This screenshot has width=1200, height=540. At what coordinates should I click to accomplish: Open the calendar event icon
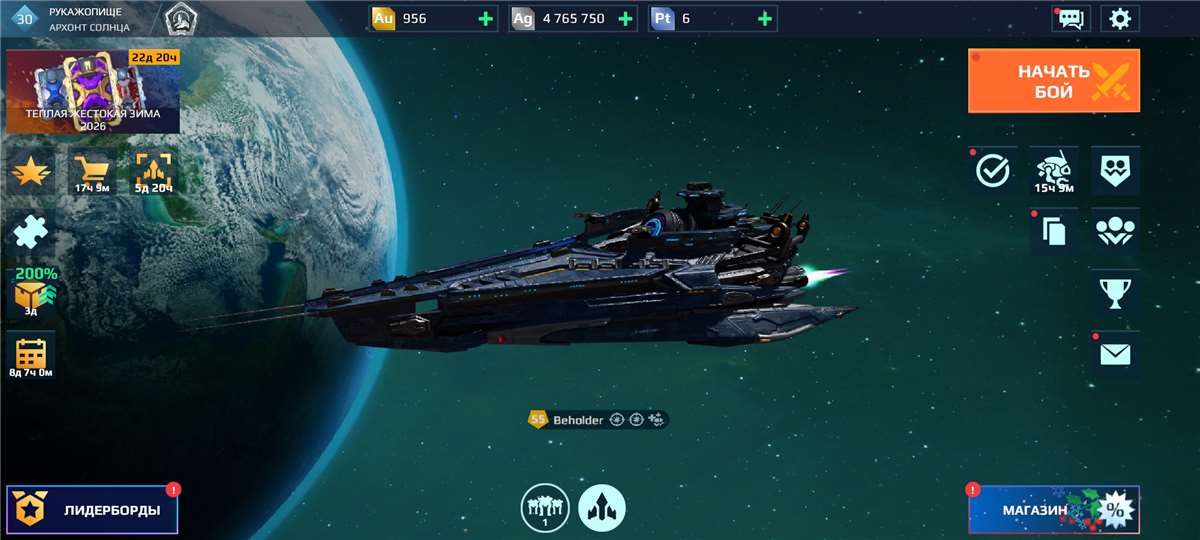point(32,355)
